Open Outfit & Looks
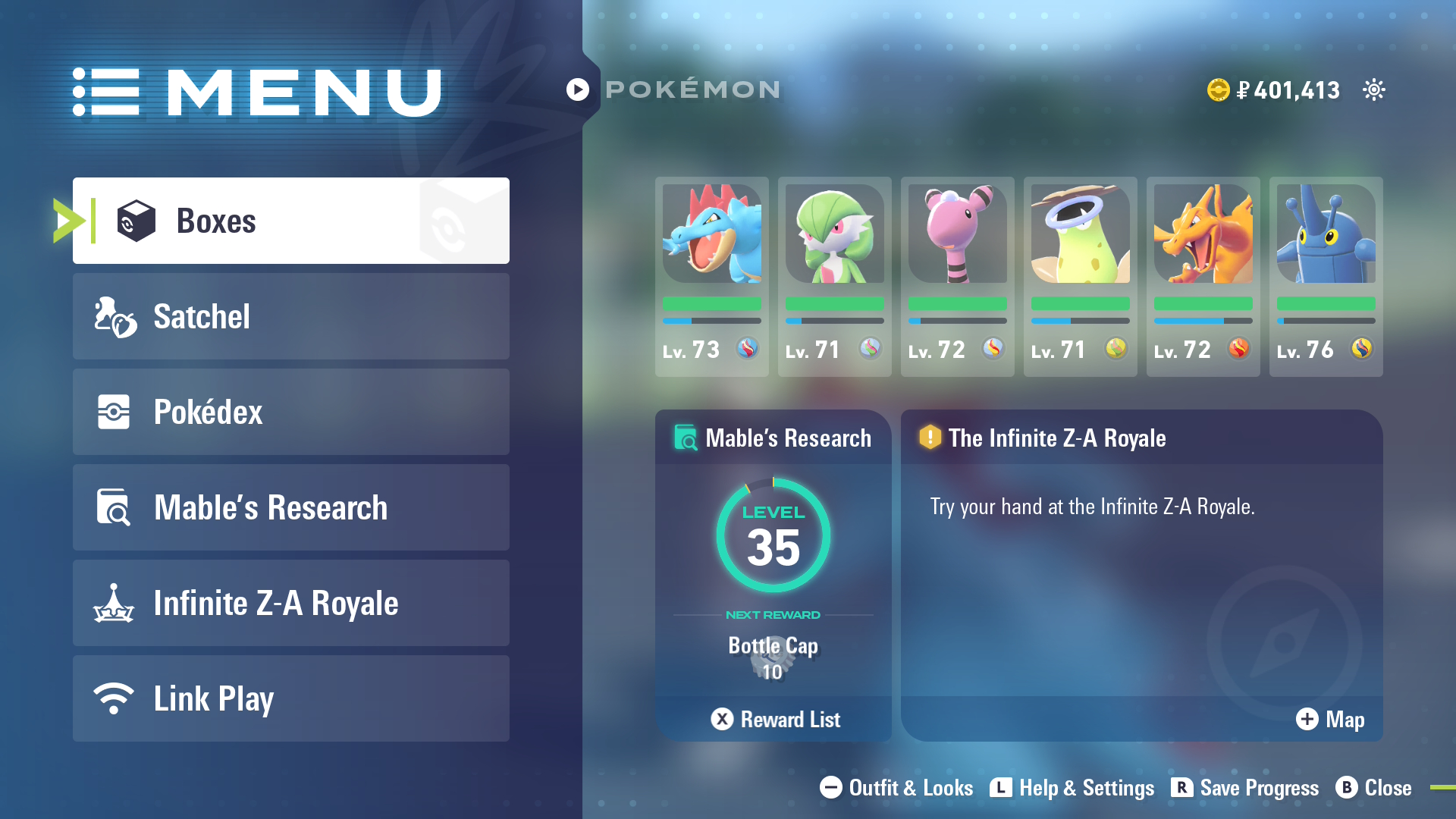The width and height of the screenshot is (1456, 819). point(896,788)
